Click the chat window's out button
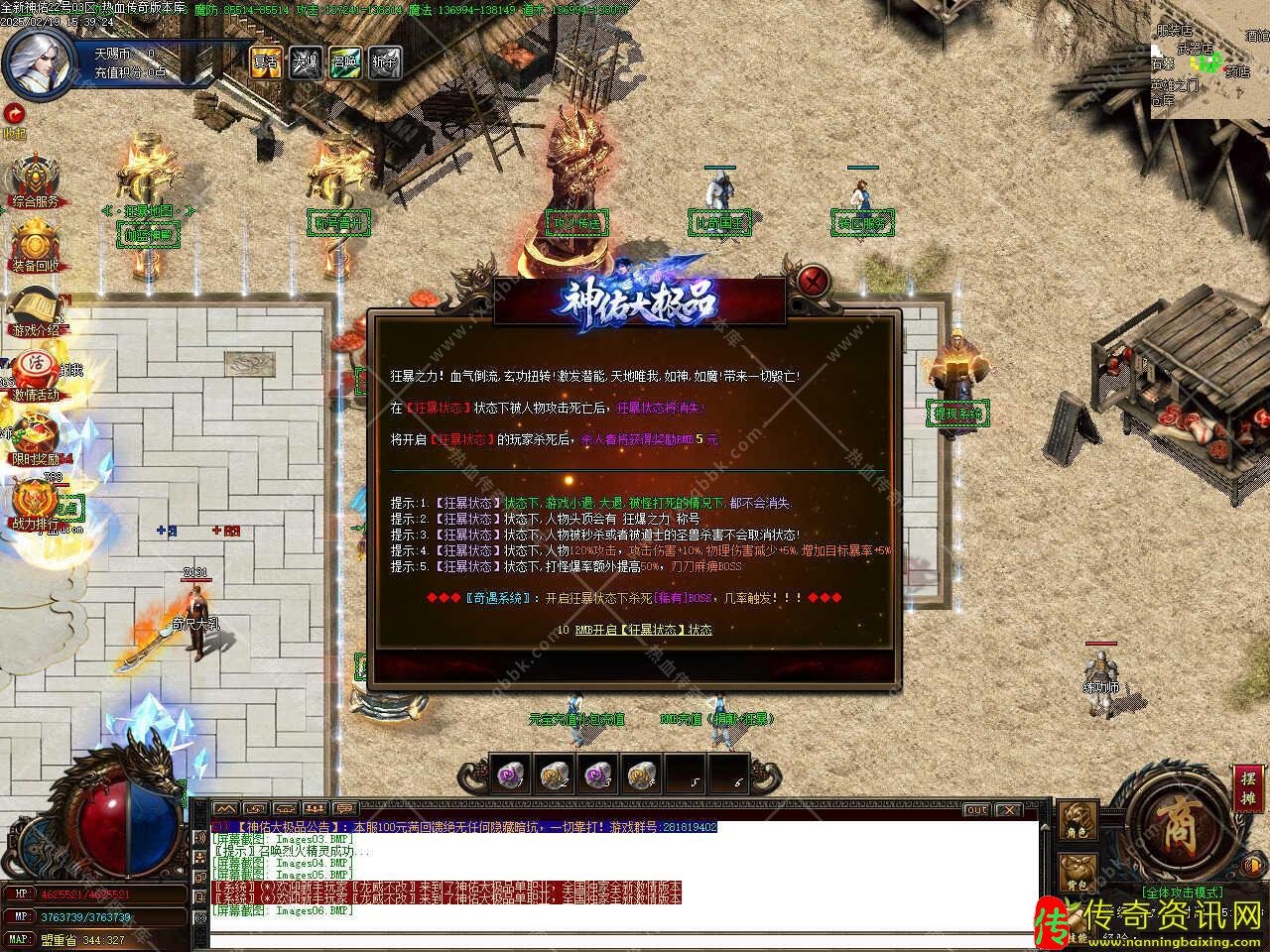 pos(977,810)
